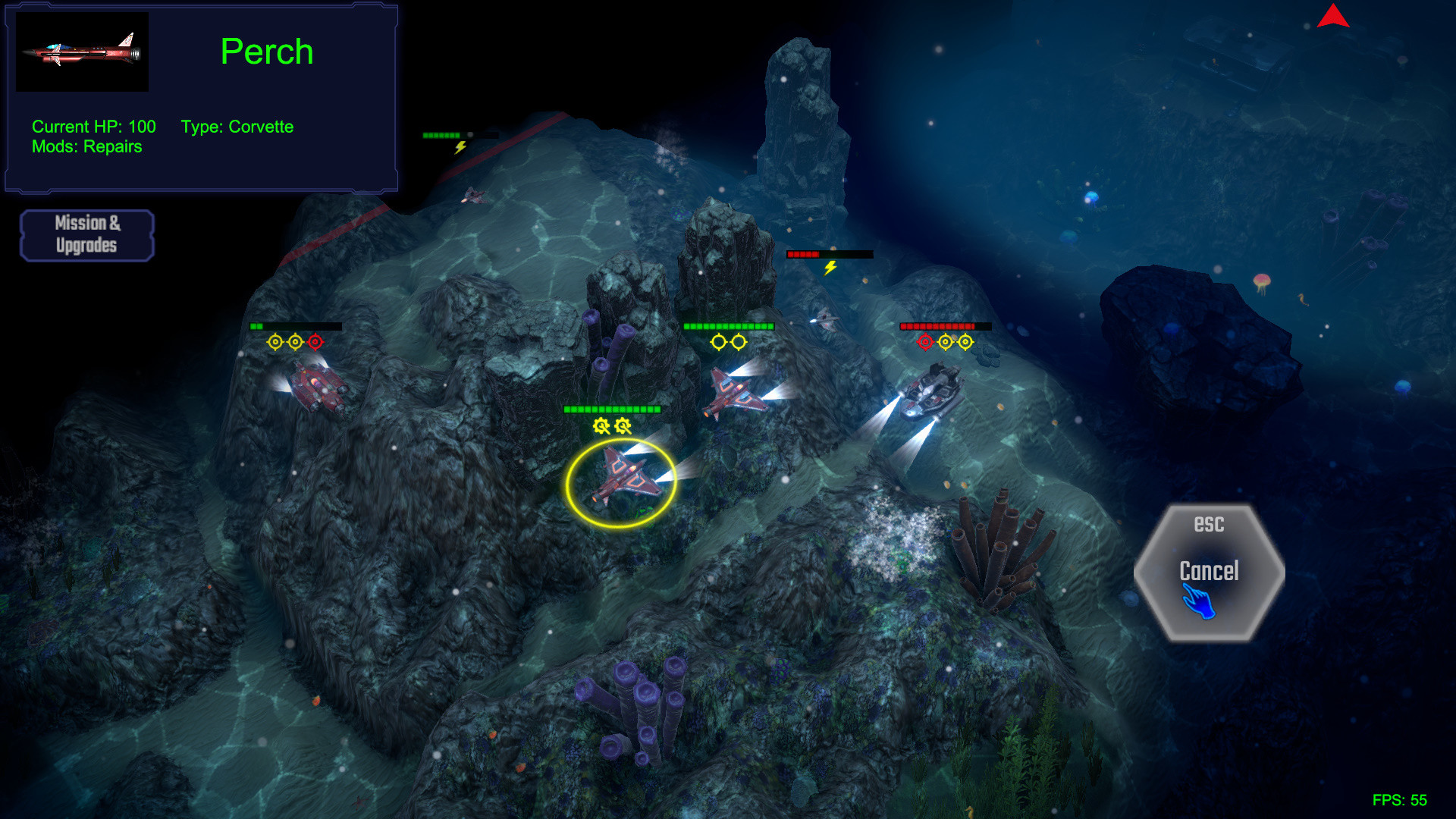The image size is (1456, 819).
Task: Click the red compass arrow at top right
Action: [1335, 18]
